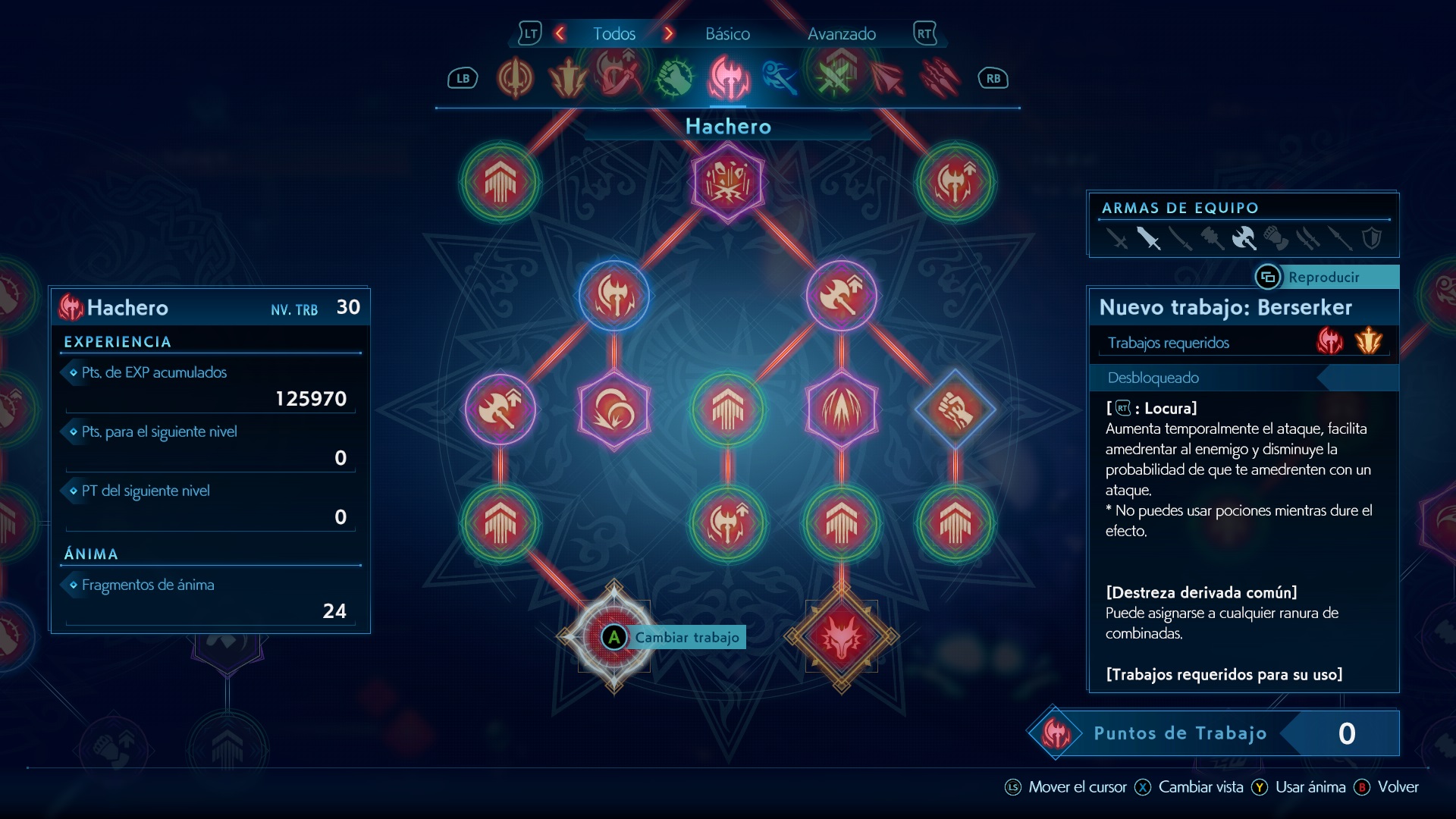1456x819 pixels.
Task: Select the clenched fist diamond skill node
Action: [955, 409]
